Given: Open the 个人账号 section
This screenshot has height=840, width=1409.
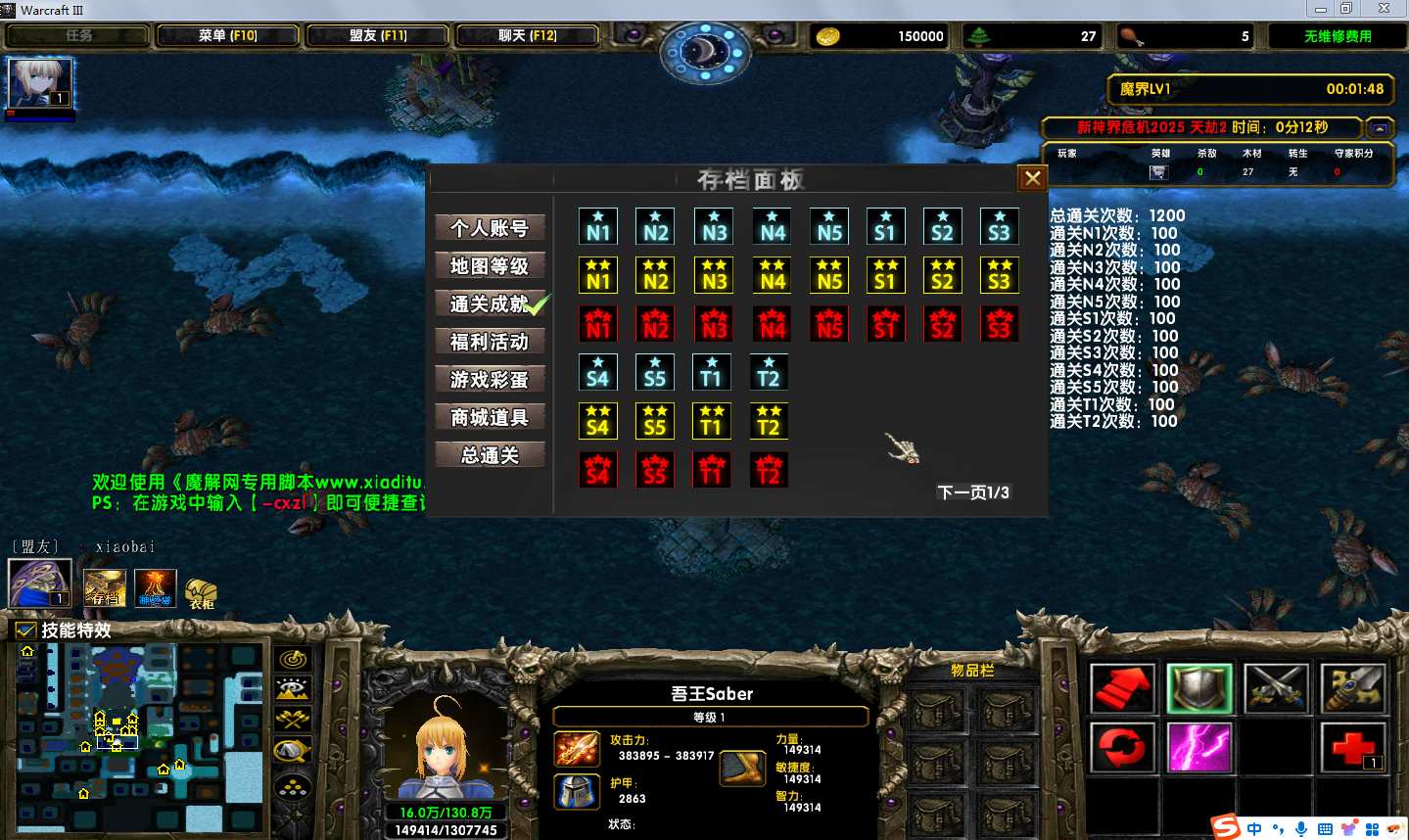Looking at the screenshot, I should coord(490,228).
